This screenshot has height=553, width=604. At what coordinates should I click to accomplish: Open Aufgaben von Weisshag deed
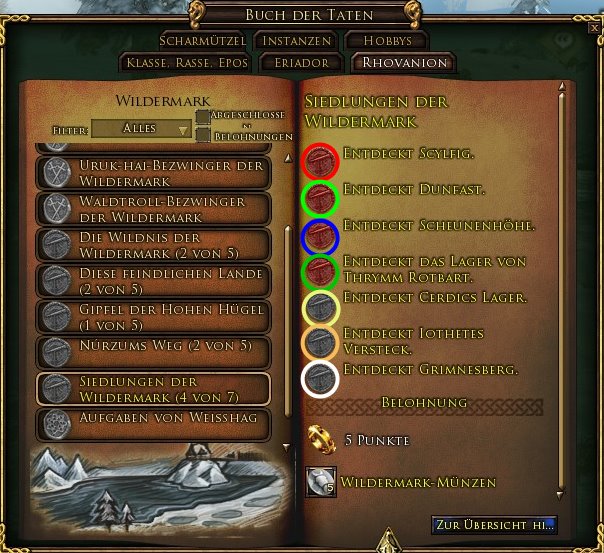pos(153,422)
